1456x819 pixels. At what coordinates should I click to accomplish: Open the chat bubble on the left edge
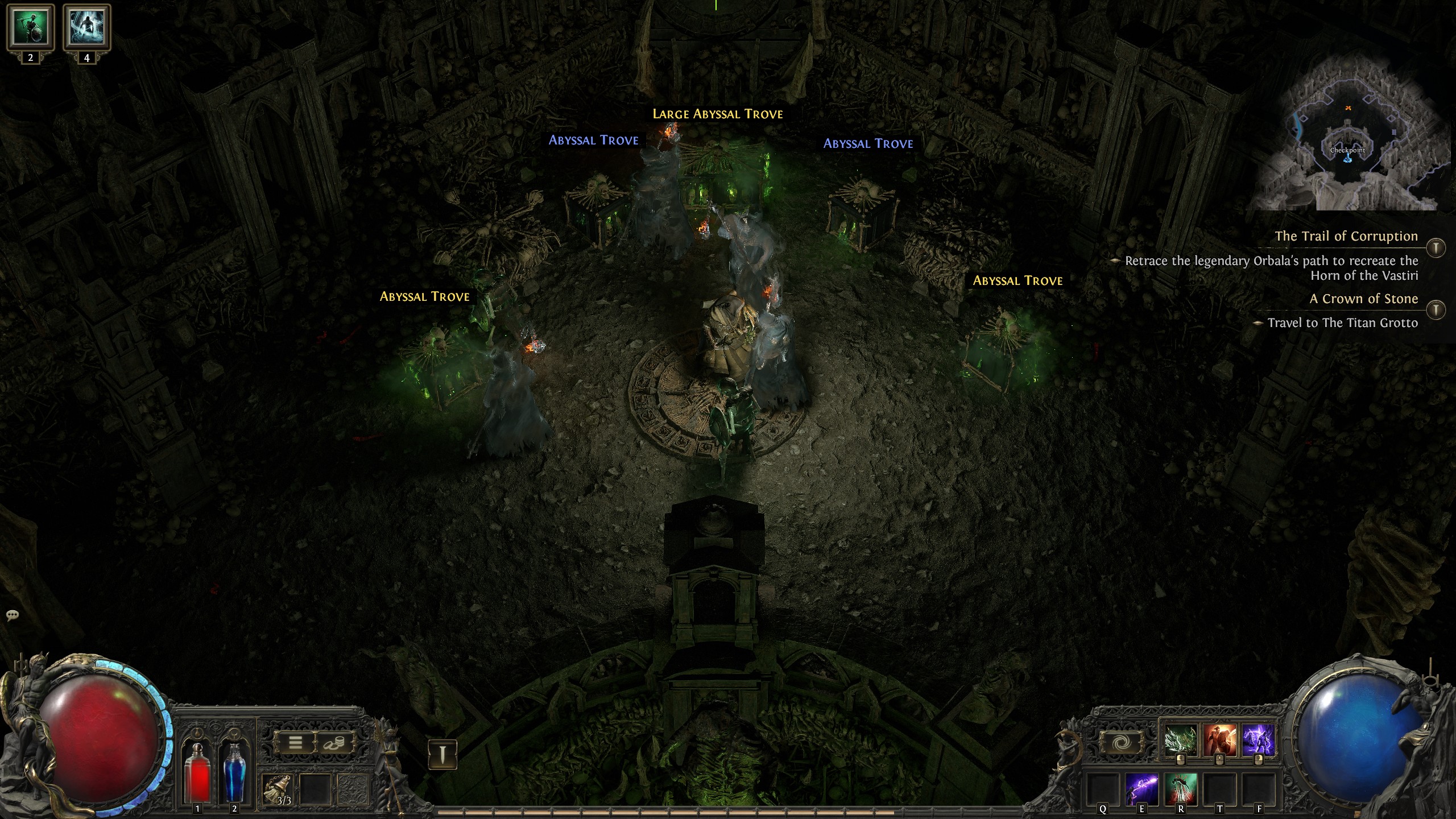[x=11, y=615]
